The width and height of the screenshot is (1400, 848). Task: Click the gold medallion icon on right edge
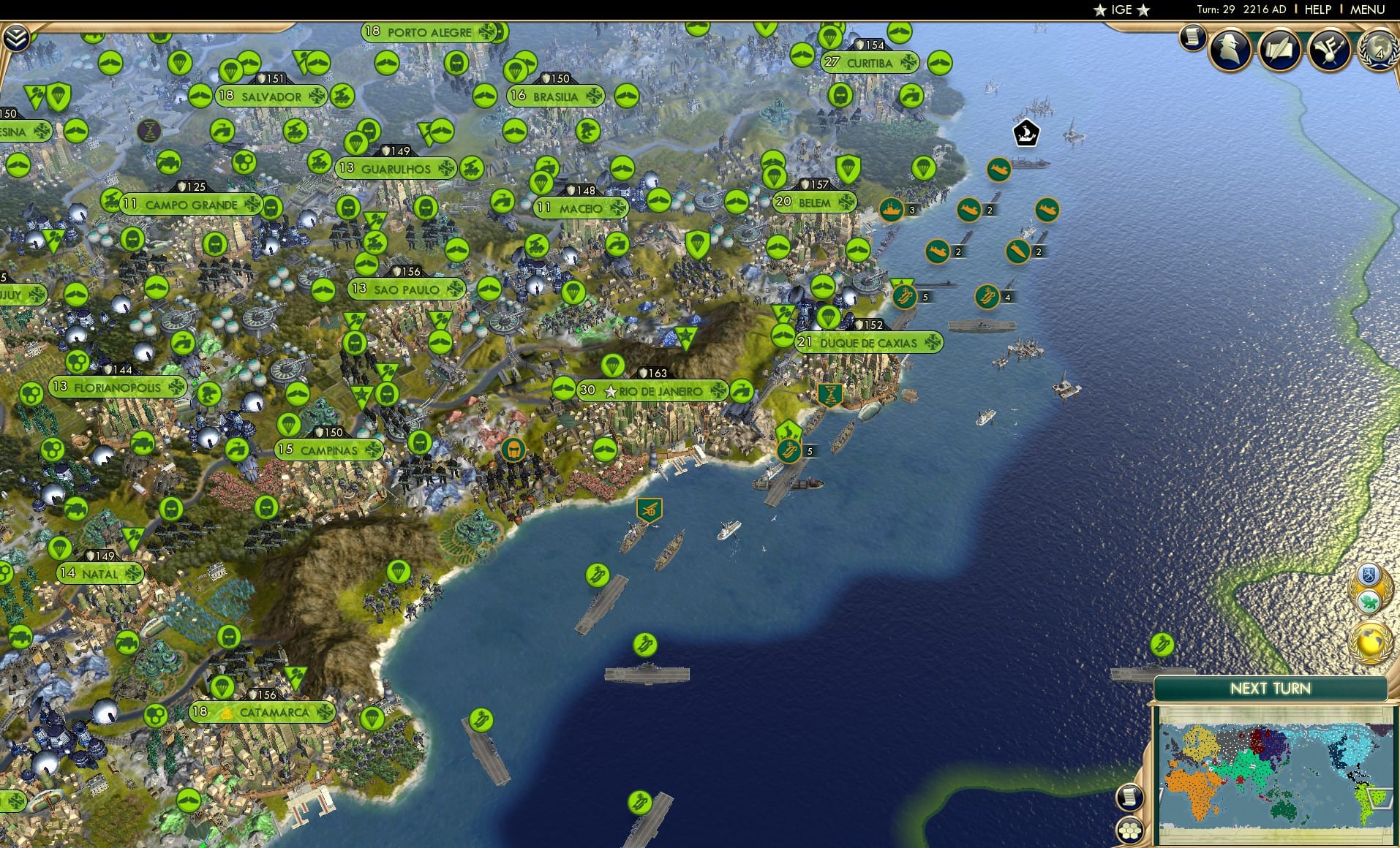point(1370,641)
